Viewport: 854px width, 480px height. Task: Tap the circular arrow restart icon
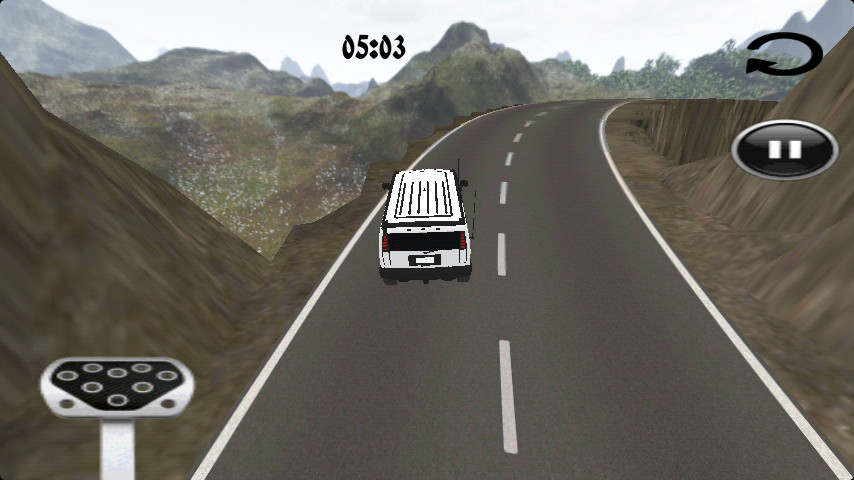pyautogui.click(x=784, y=54)
